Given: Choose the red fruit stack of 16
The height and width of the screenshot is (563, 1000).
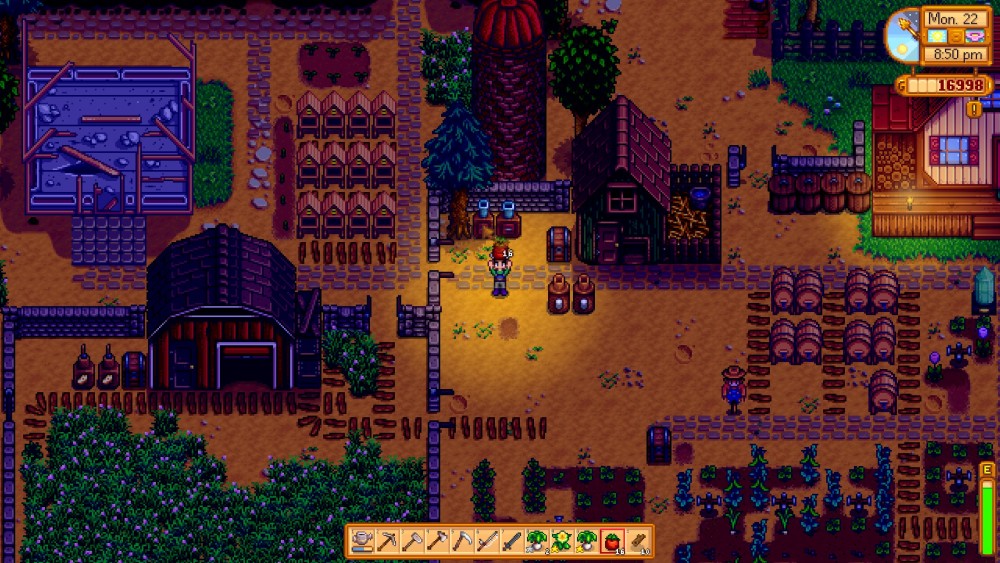Looking at the screenshot, I should 612,542.
